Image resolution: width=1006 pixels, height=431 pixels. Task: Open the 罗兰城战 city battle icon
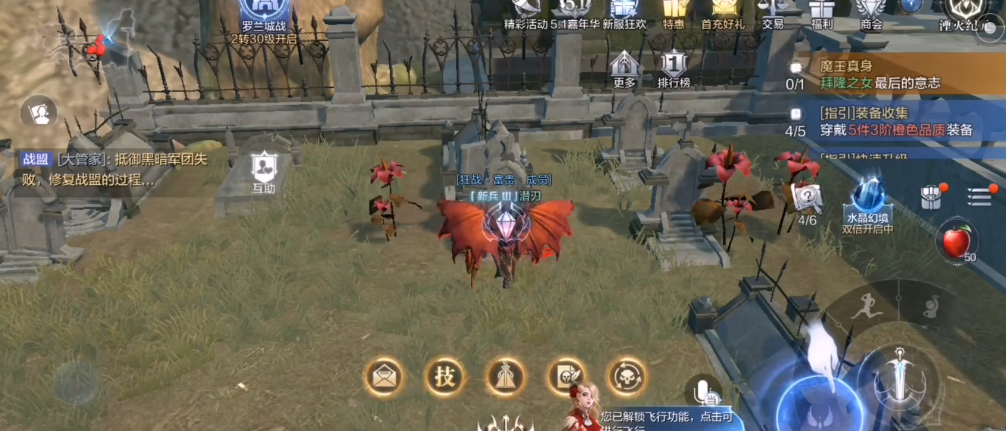point(265,17)
